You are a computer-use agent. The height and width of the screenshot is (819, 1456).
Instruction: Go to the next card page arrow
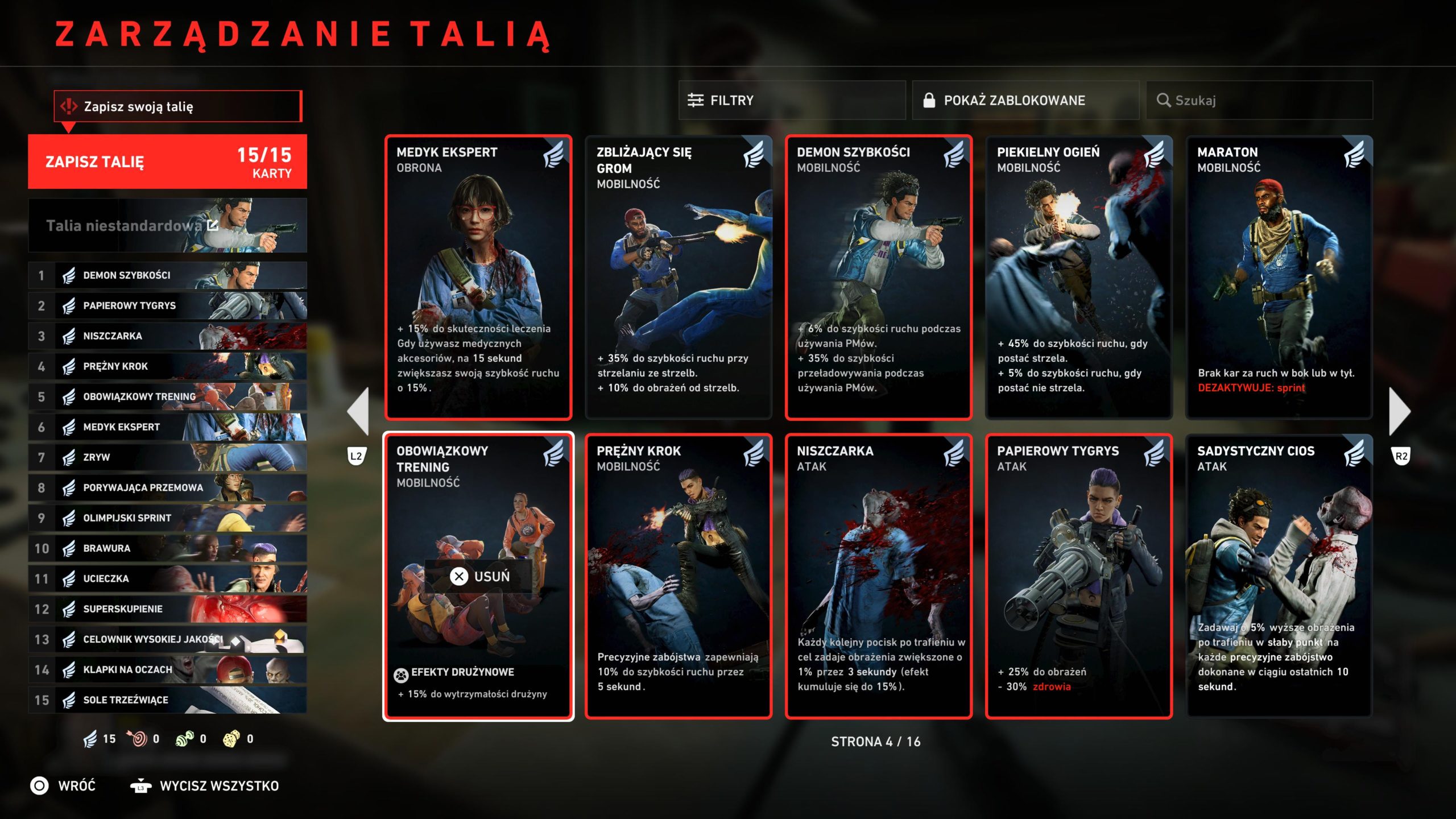tap(1400, 411)
